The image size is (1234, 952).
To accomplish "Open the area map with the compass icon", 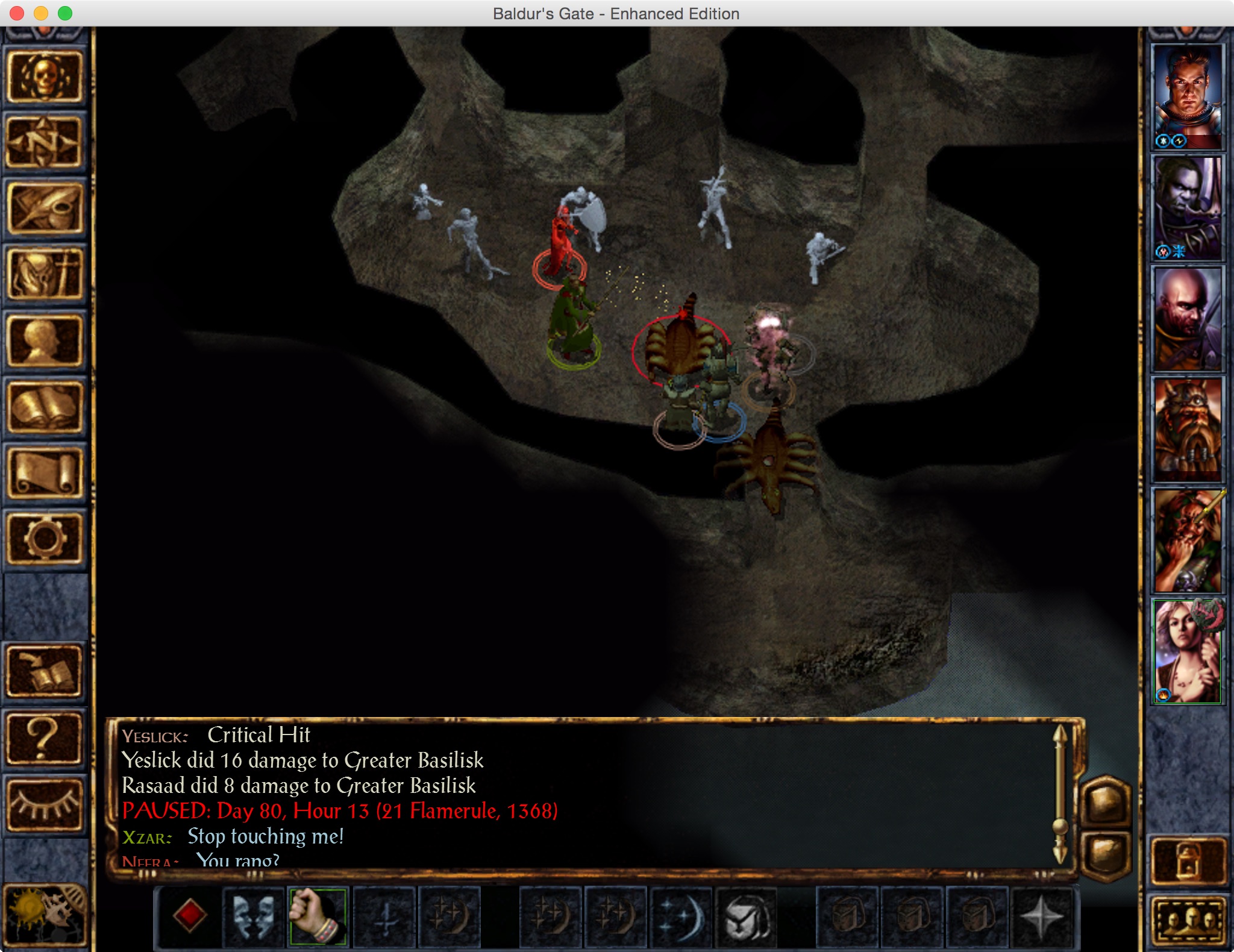I will point(45,143).
